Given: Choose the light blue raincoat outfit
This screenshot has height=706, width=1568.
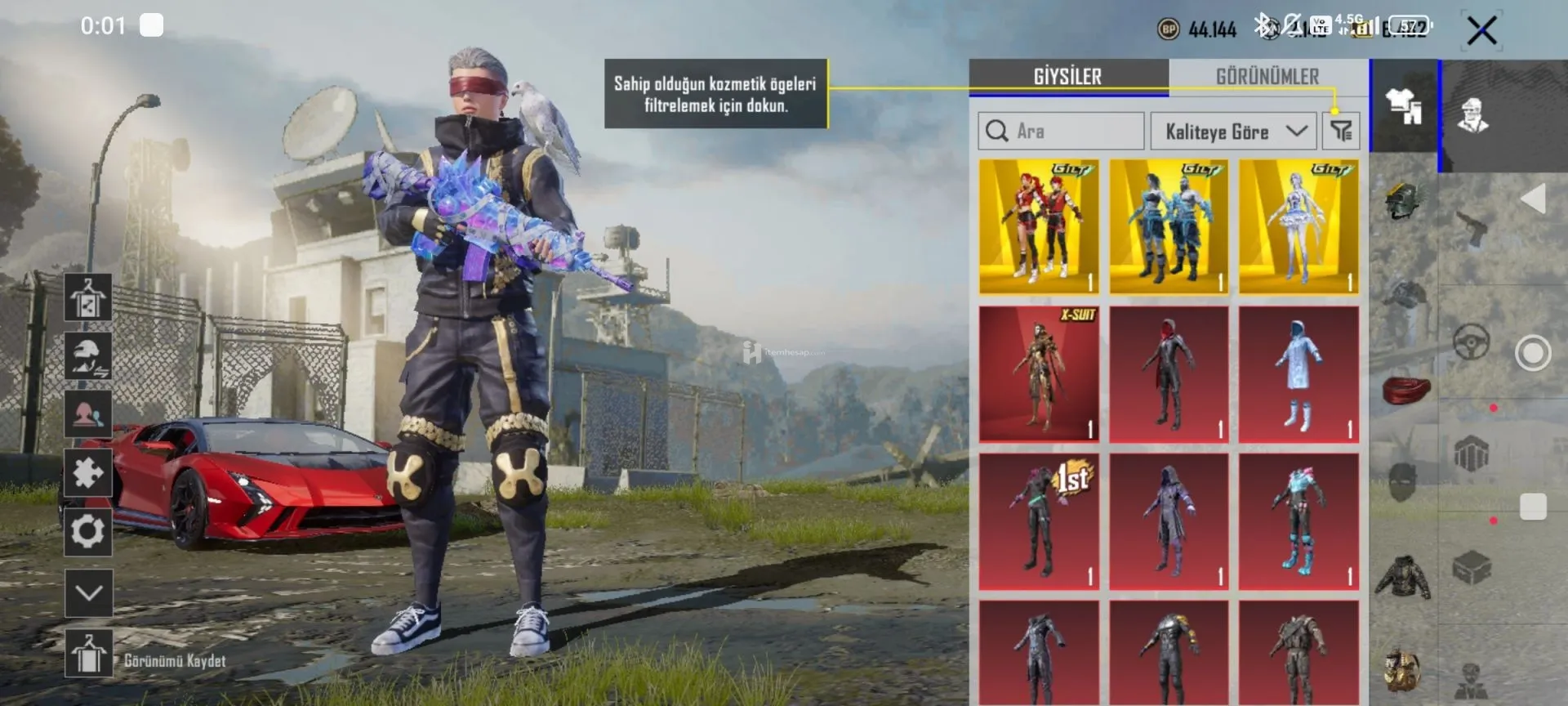Looking at the screenshot, I should click(x=1298, y=374).
